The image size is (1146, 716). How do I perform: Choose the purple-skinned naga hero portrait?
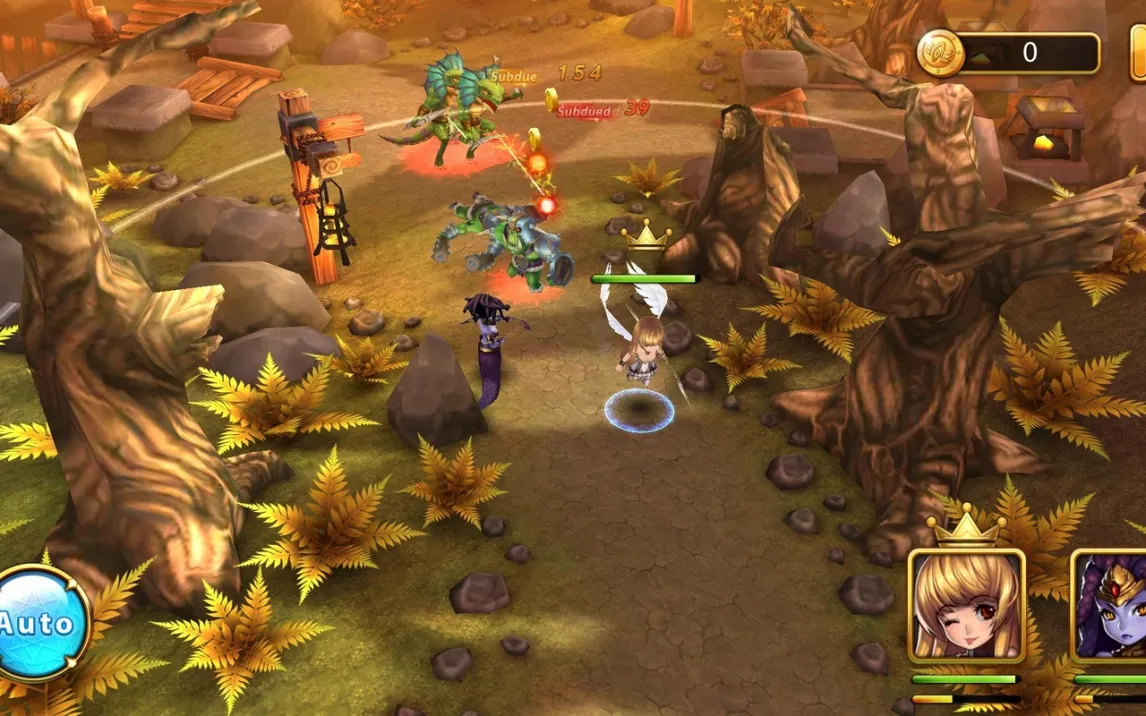tap(1112, 606)
